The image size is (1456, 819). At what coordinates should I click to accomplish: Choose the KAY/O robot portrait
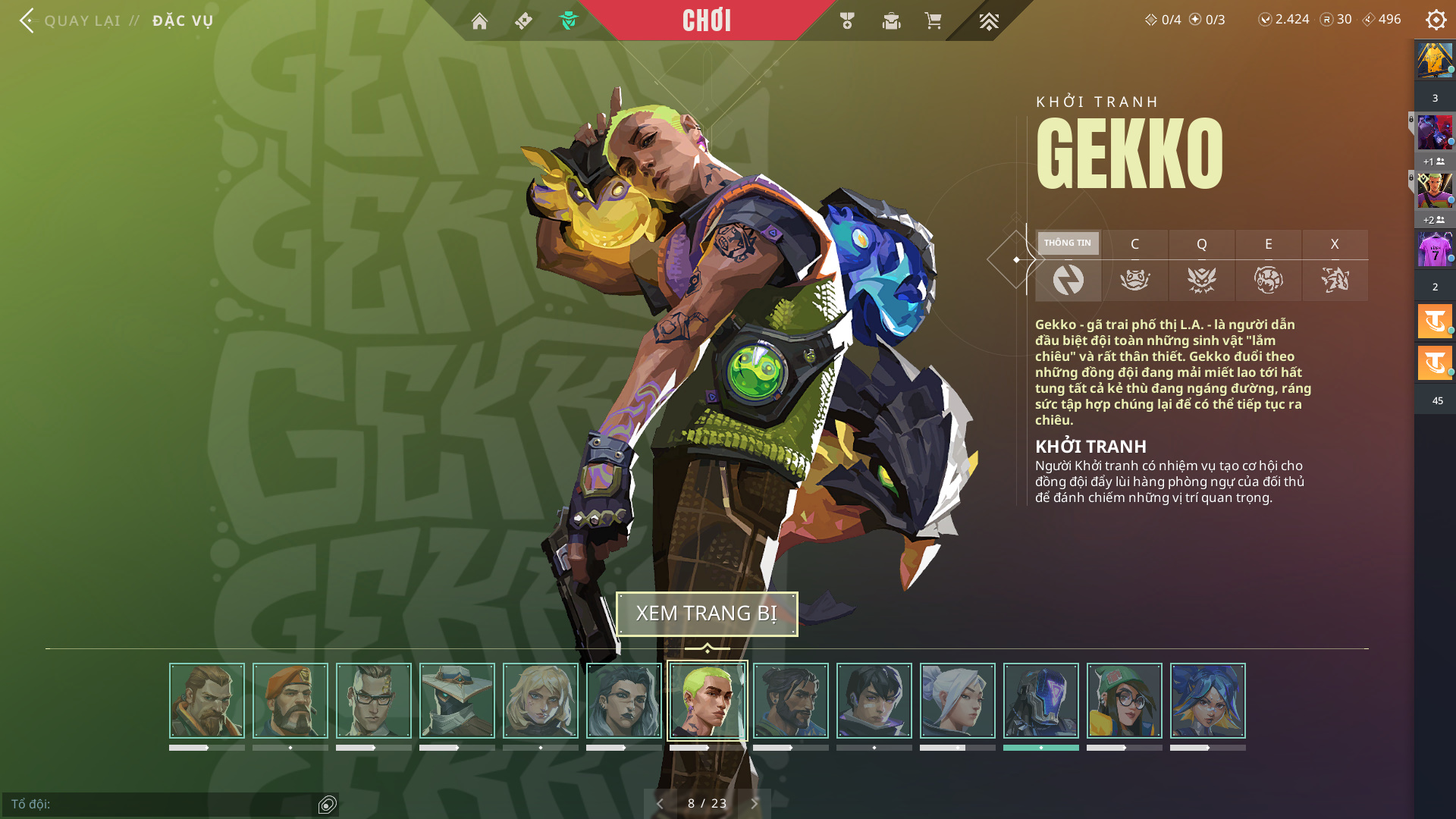point(1041,701)
